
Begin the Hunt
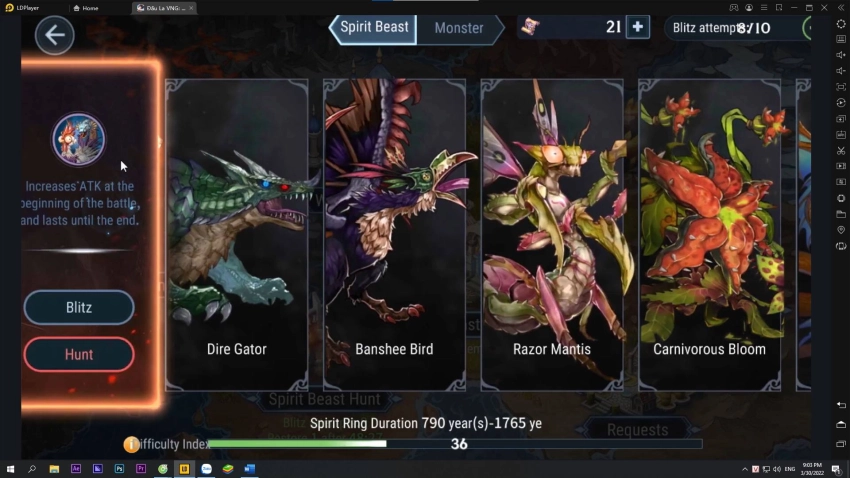click(79, 354)
